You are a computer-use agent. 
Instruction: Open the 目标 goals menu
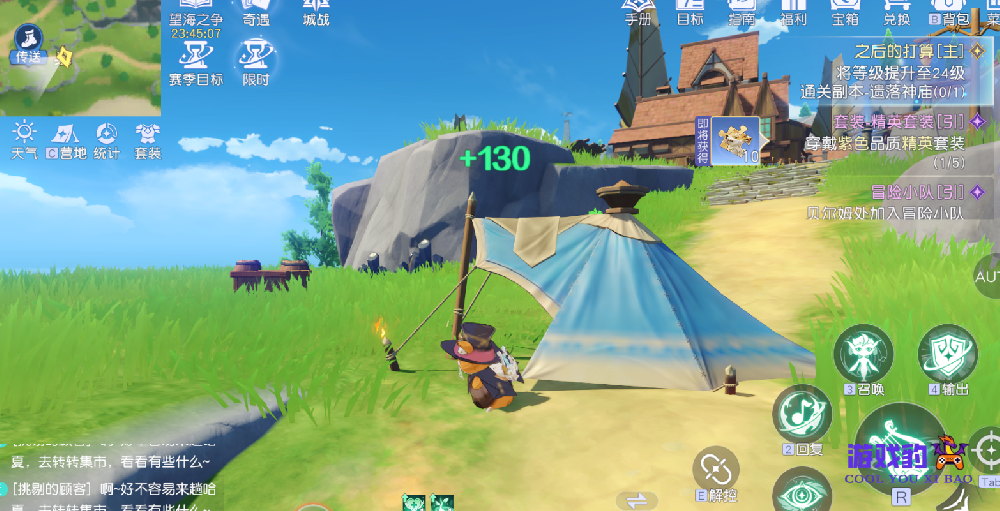pyautogui.click(x=690, y=10)
